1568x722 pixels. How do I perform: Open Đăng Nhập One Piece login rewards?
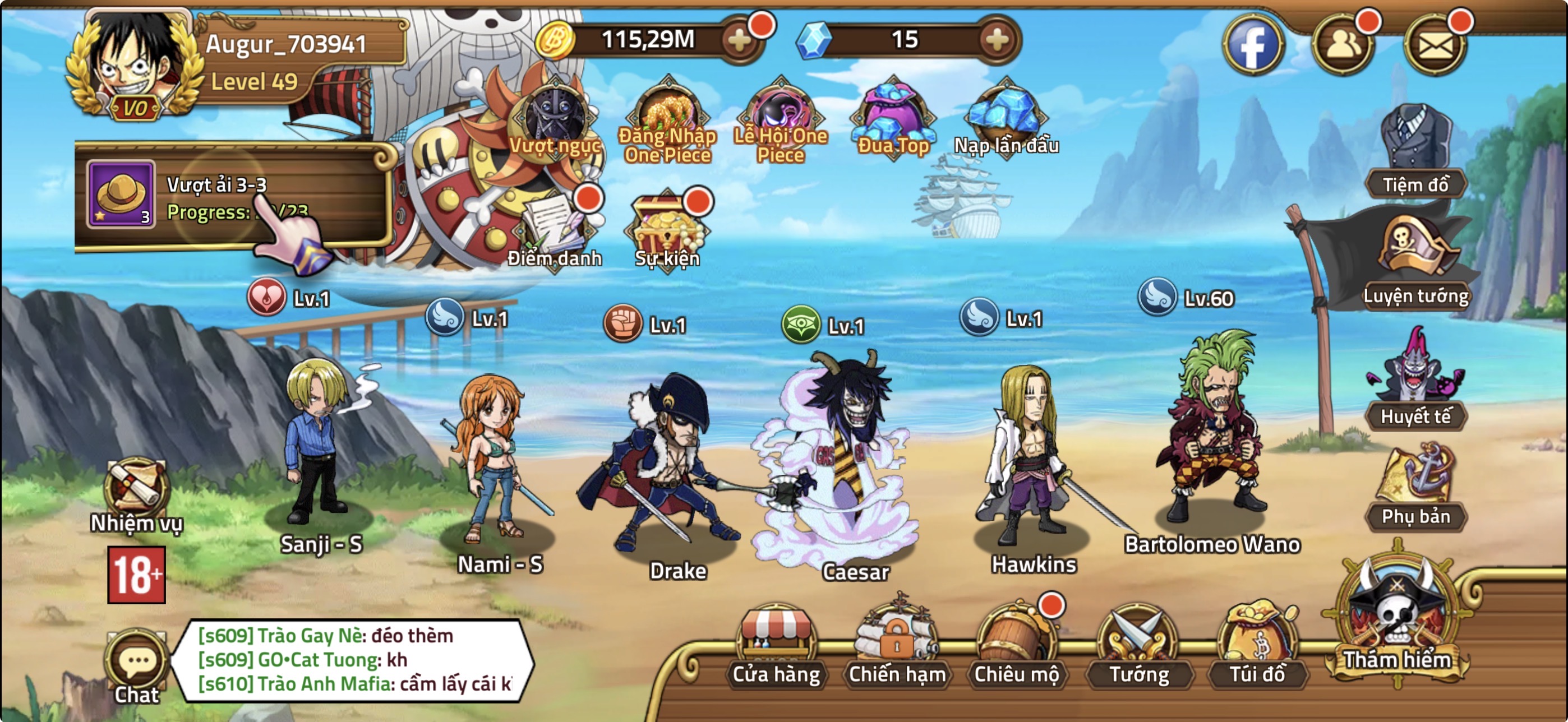coord(668,113)
